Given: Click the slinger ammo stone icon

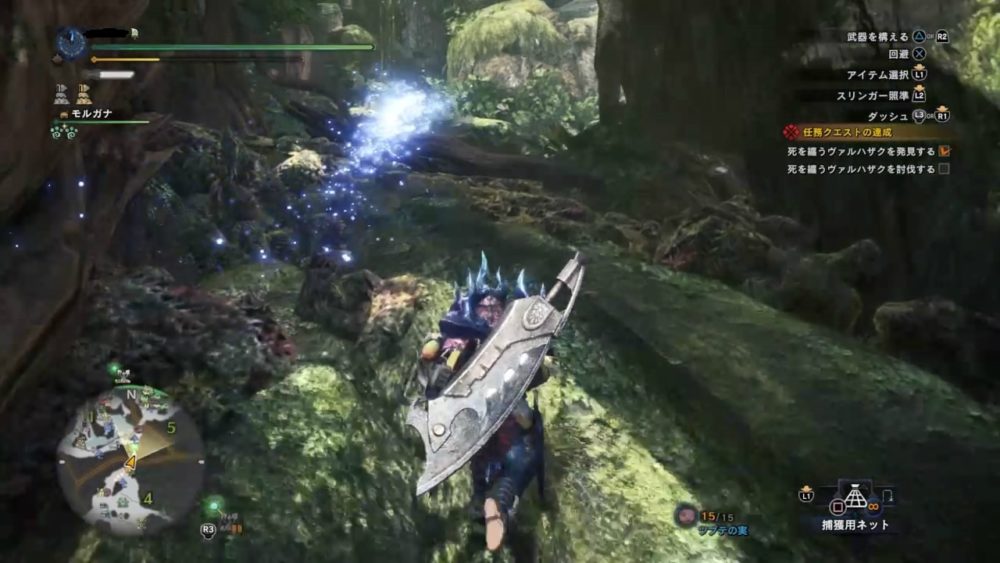Looking at the screenshot, I should 685,515.
